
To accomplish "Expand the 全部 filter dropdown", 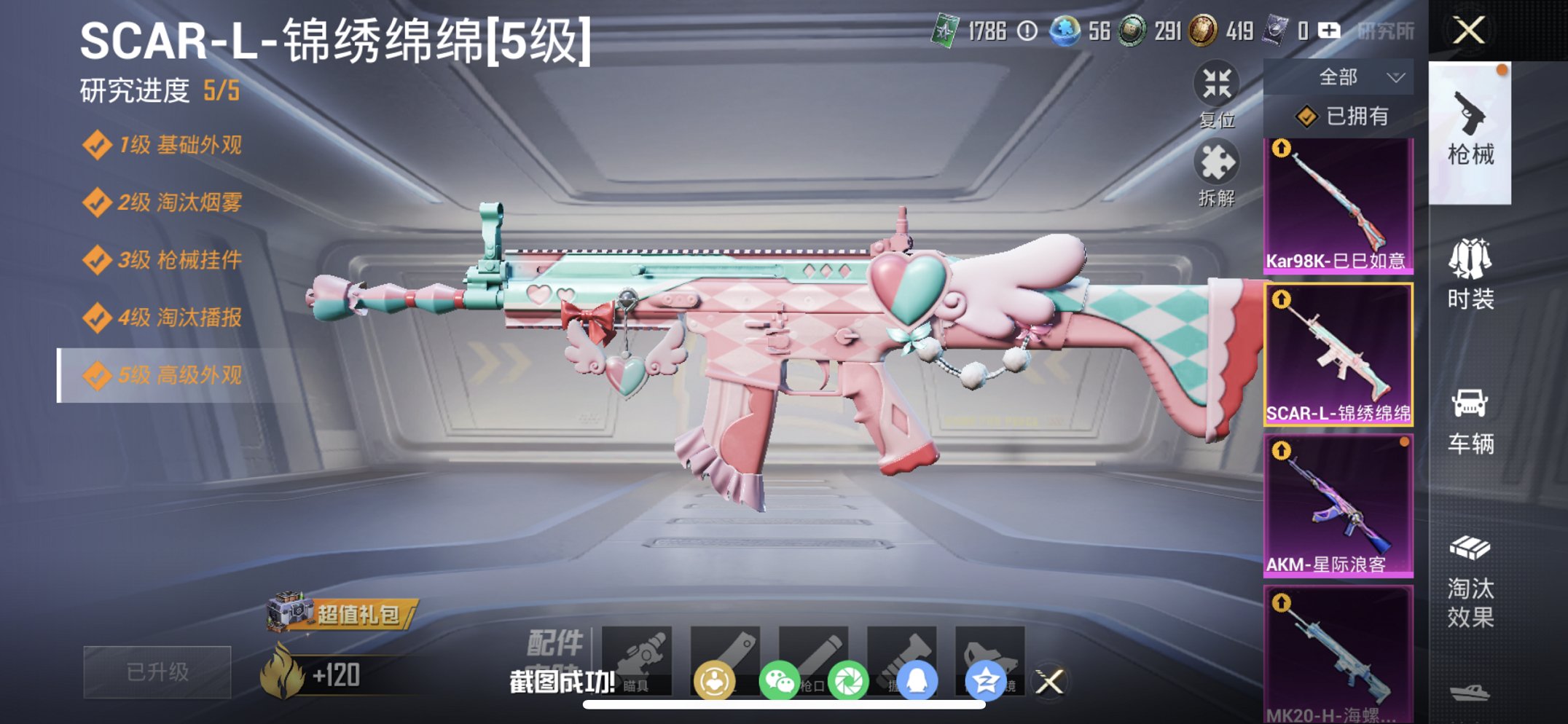I will [1359, 76].
